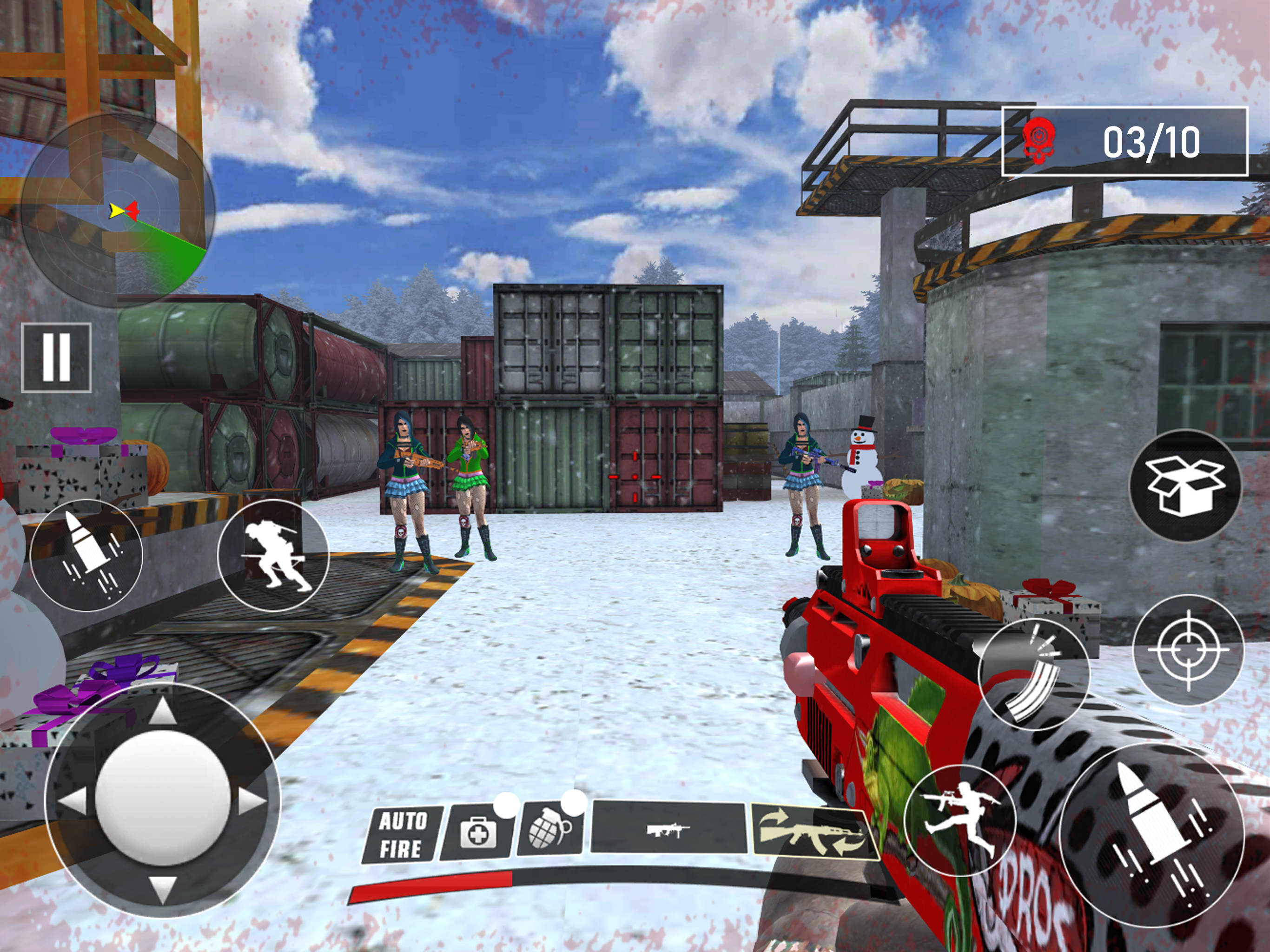Reload using the magazine icon
1270x952 pixels.
click(x=1033, y=674)
